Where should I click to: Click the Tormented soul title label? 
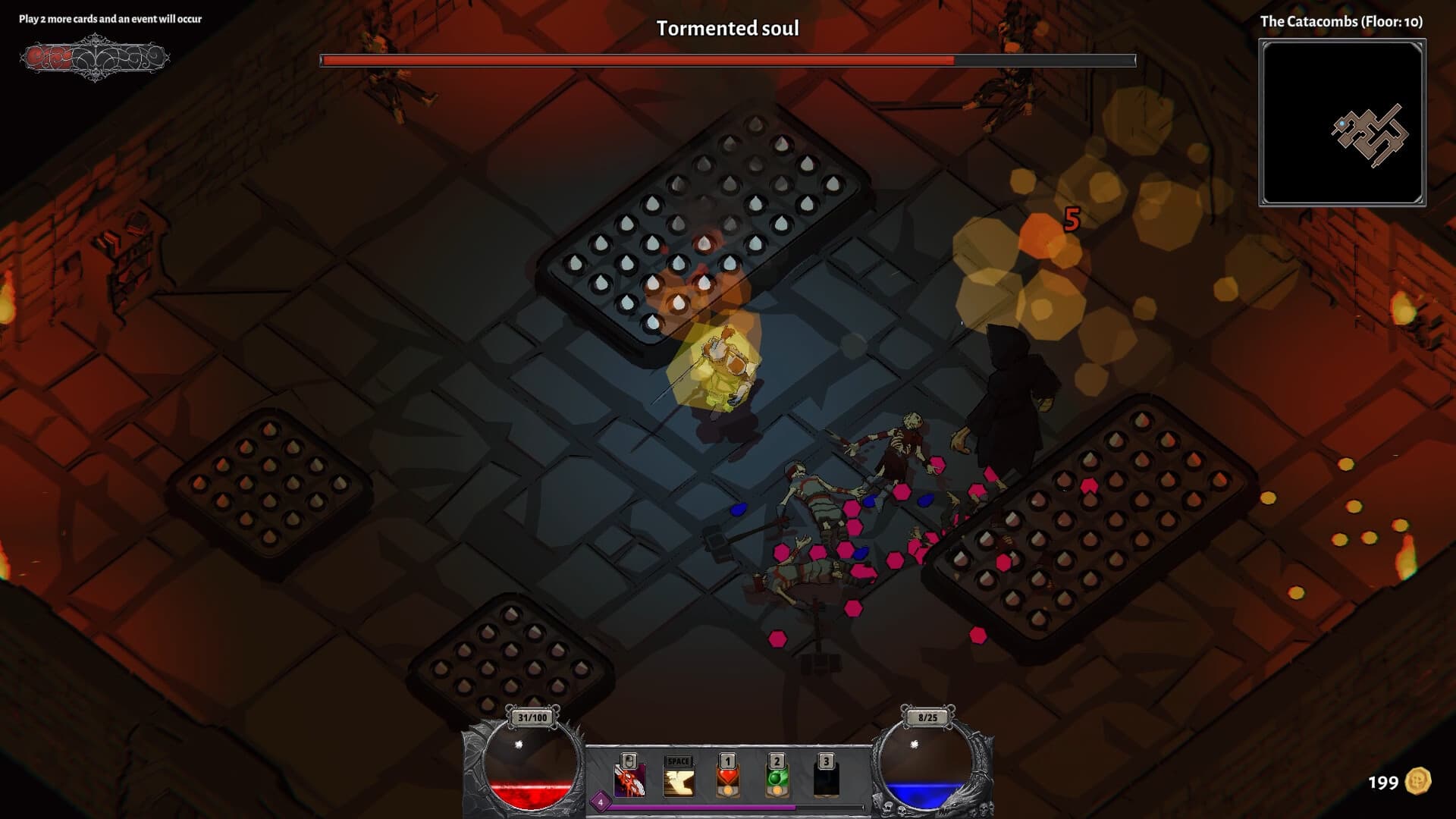(728, 28)
